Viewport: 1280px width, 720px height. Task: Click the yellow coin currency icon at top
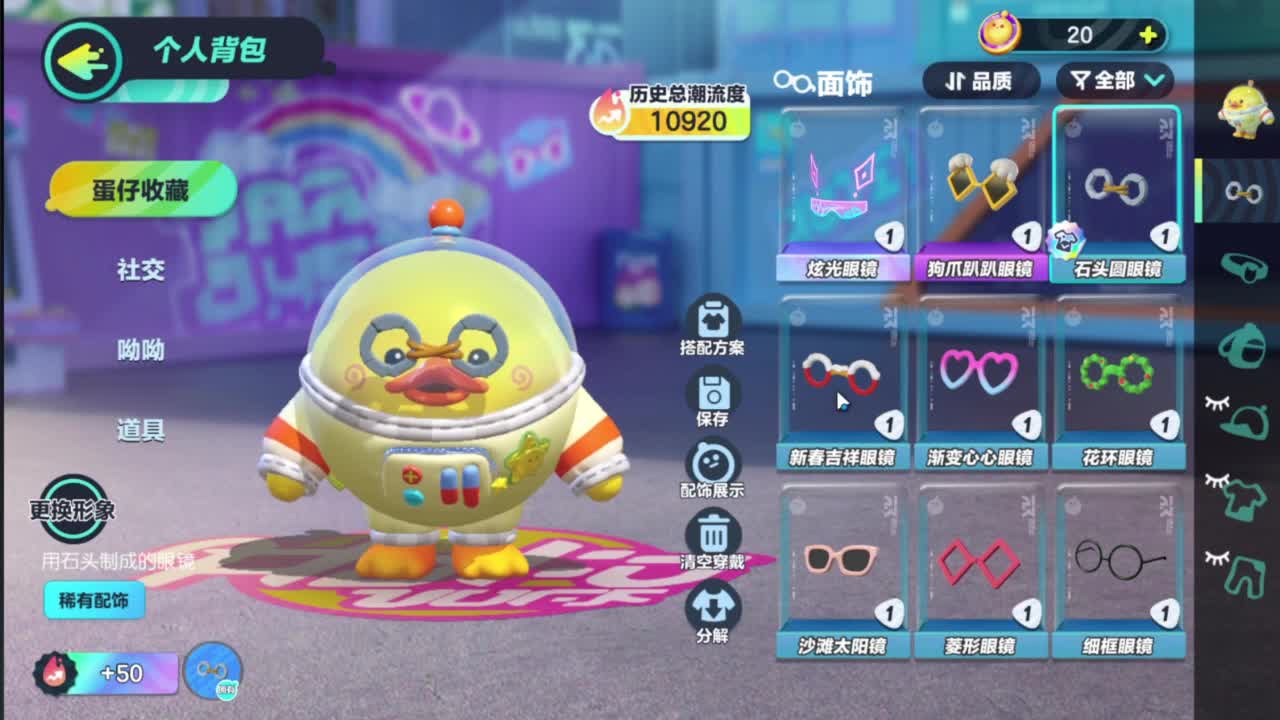(x=998, y=34)
